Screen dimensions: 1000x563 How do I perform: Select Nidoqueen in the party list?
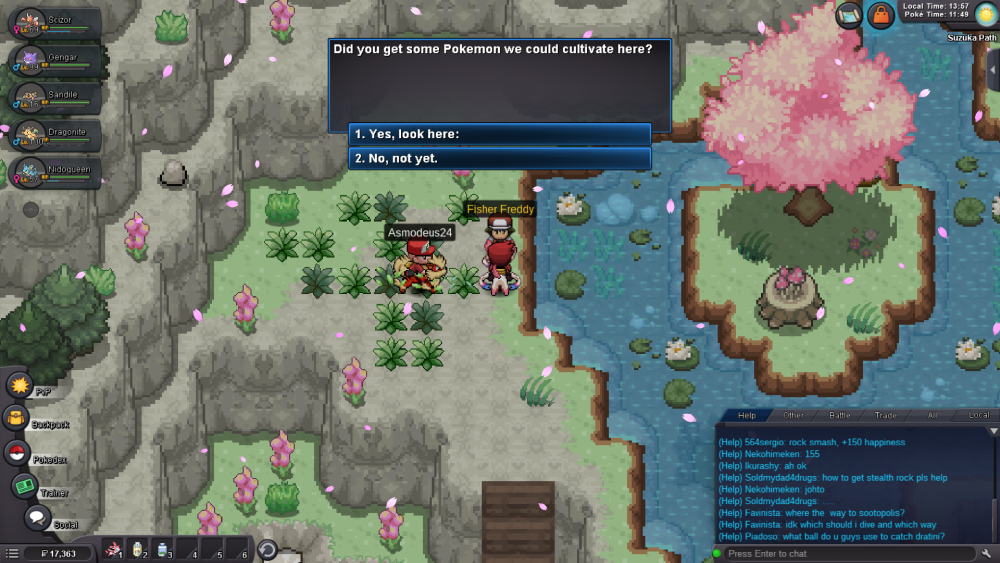pos(57,173)
